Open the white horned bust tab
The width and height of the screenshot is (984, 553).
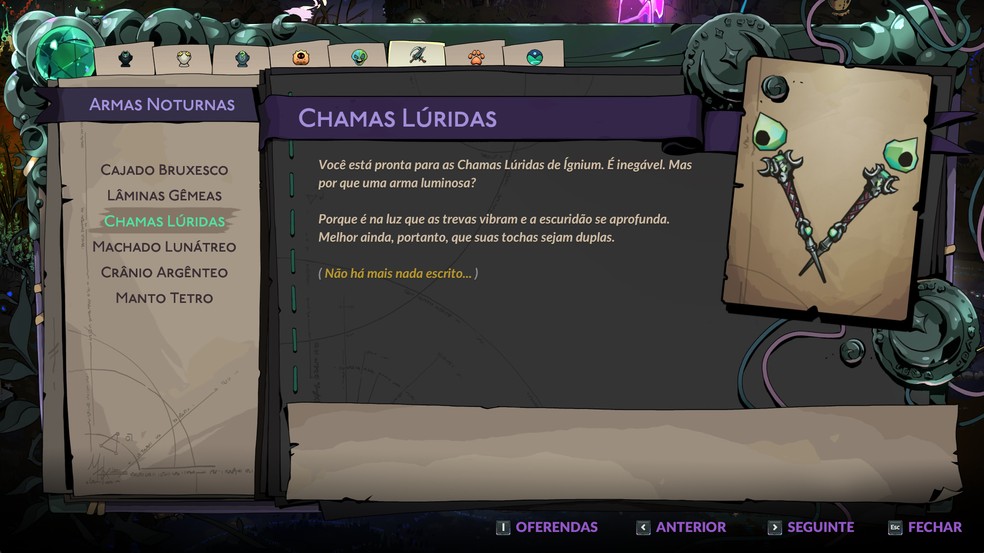click(x=184, y=58)
